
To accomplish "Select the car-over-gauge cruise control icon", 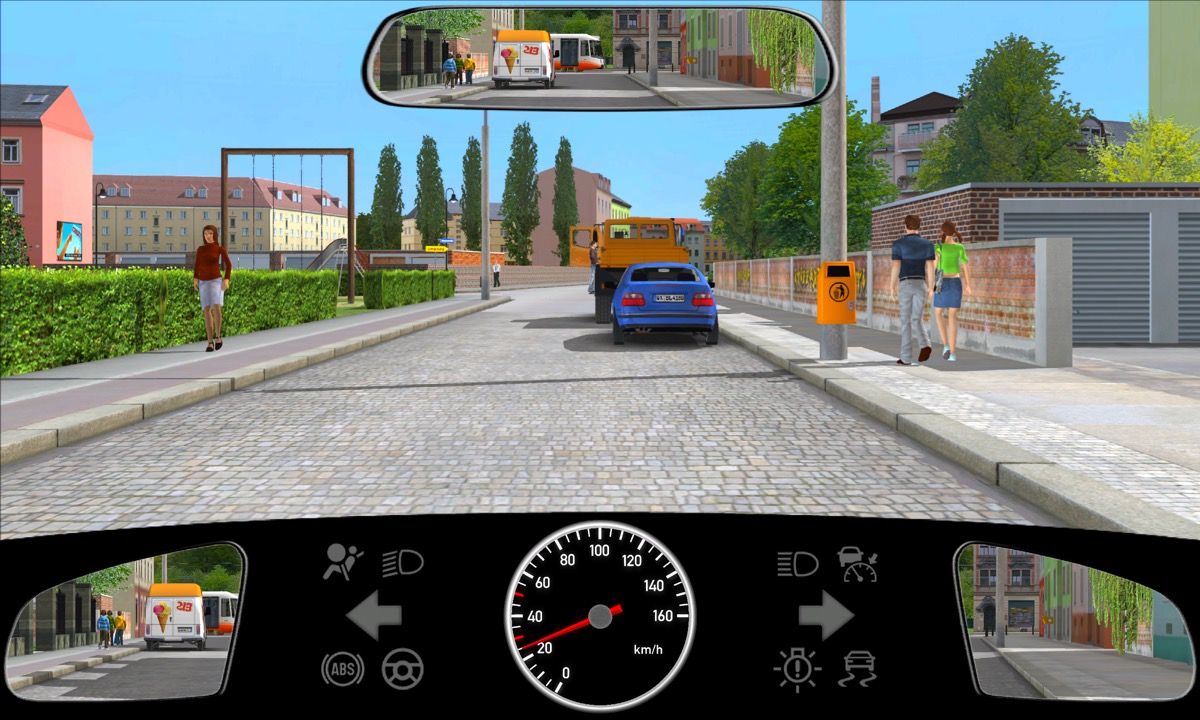I will click(x=858, y=564).
